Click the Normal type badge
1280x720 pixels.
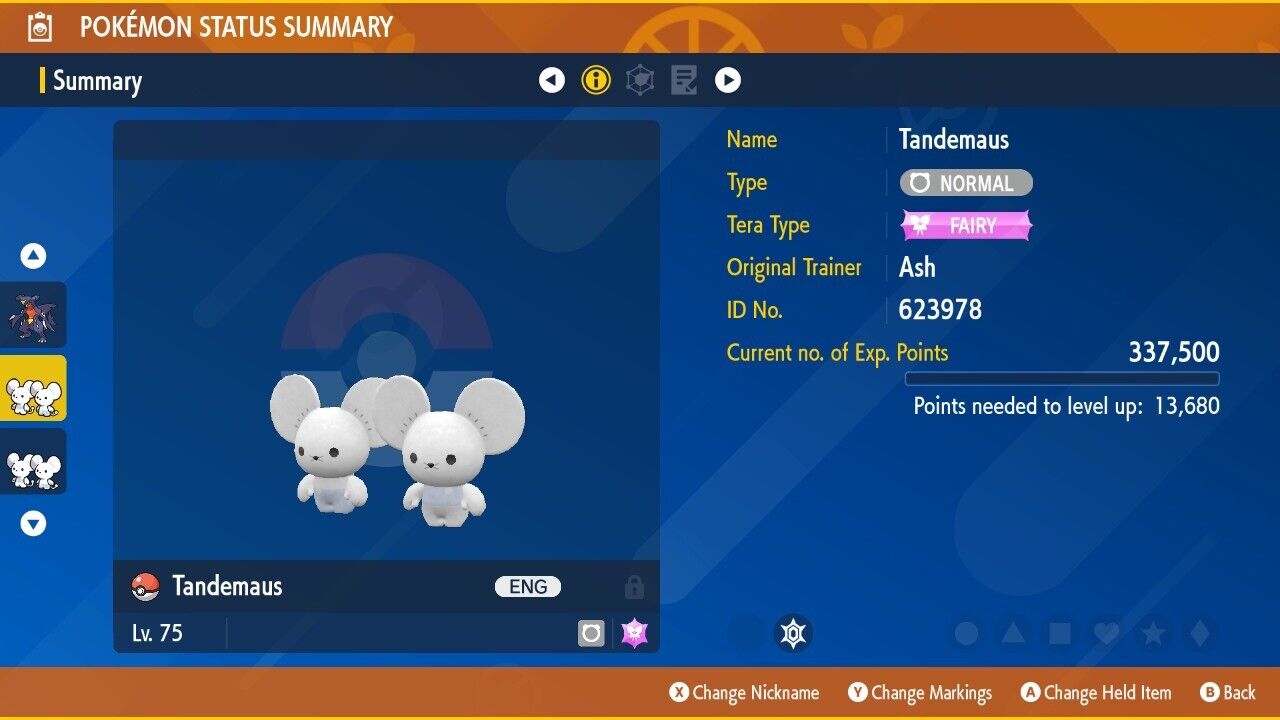point(966,183)
